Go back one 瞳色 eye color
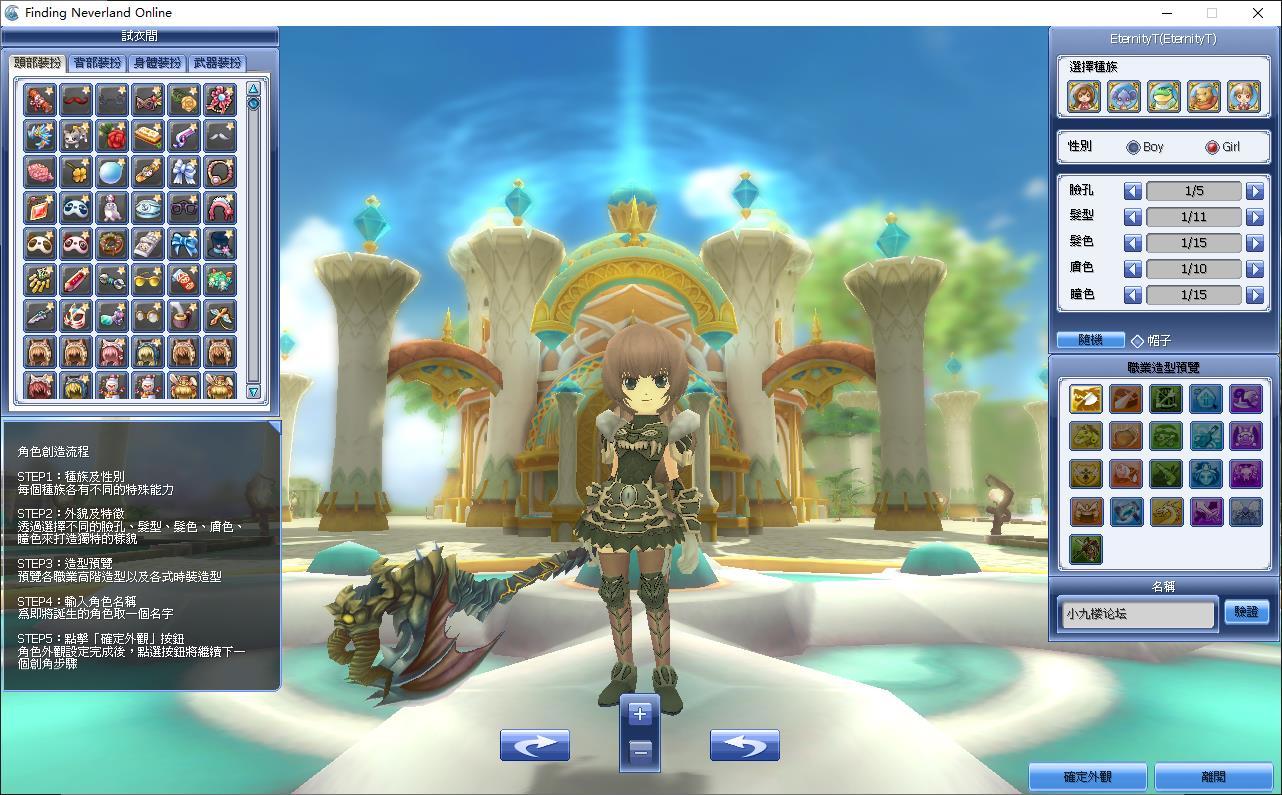 pyautogui.click(x=1132, y=295)
